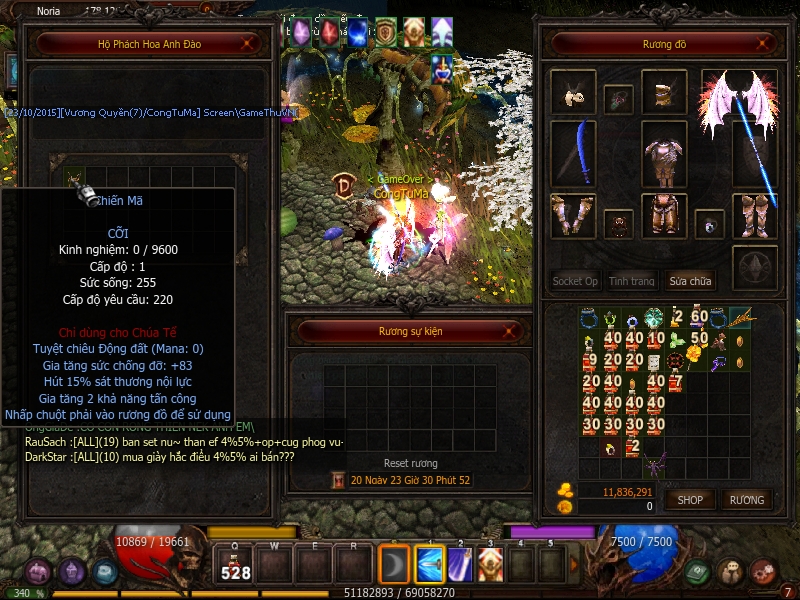
Task: Click the equipped chest armor slot
Action: (663, 153)
